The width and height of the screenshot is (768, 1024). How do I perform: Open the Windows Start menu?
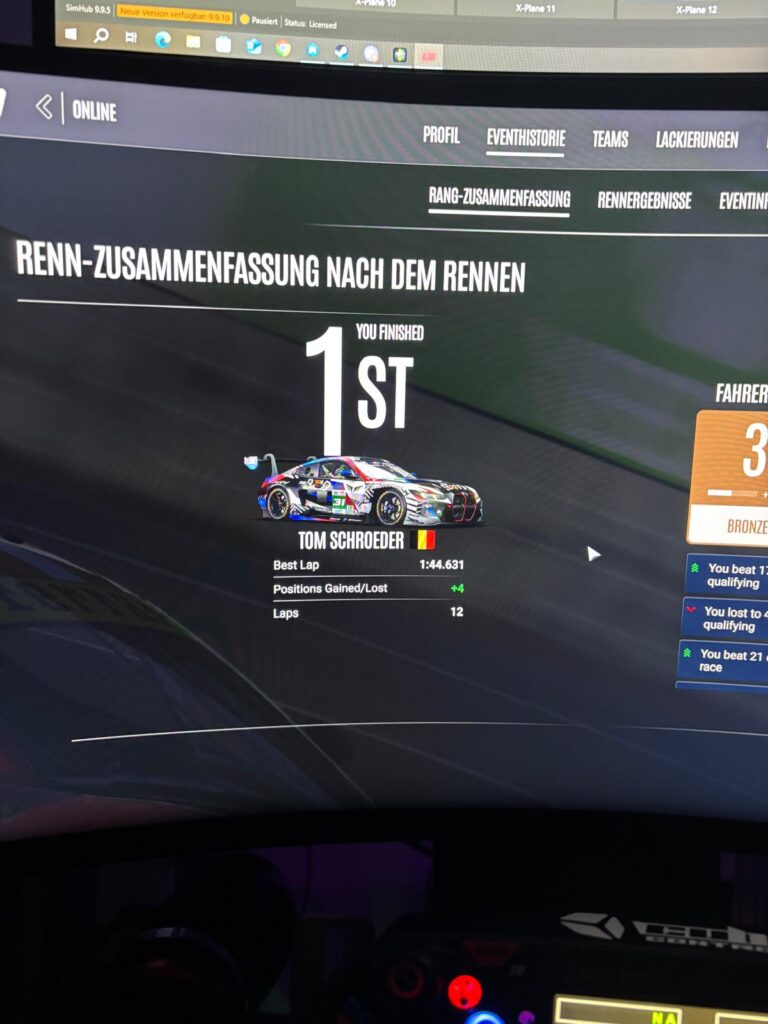71,35
